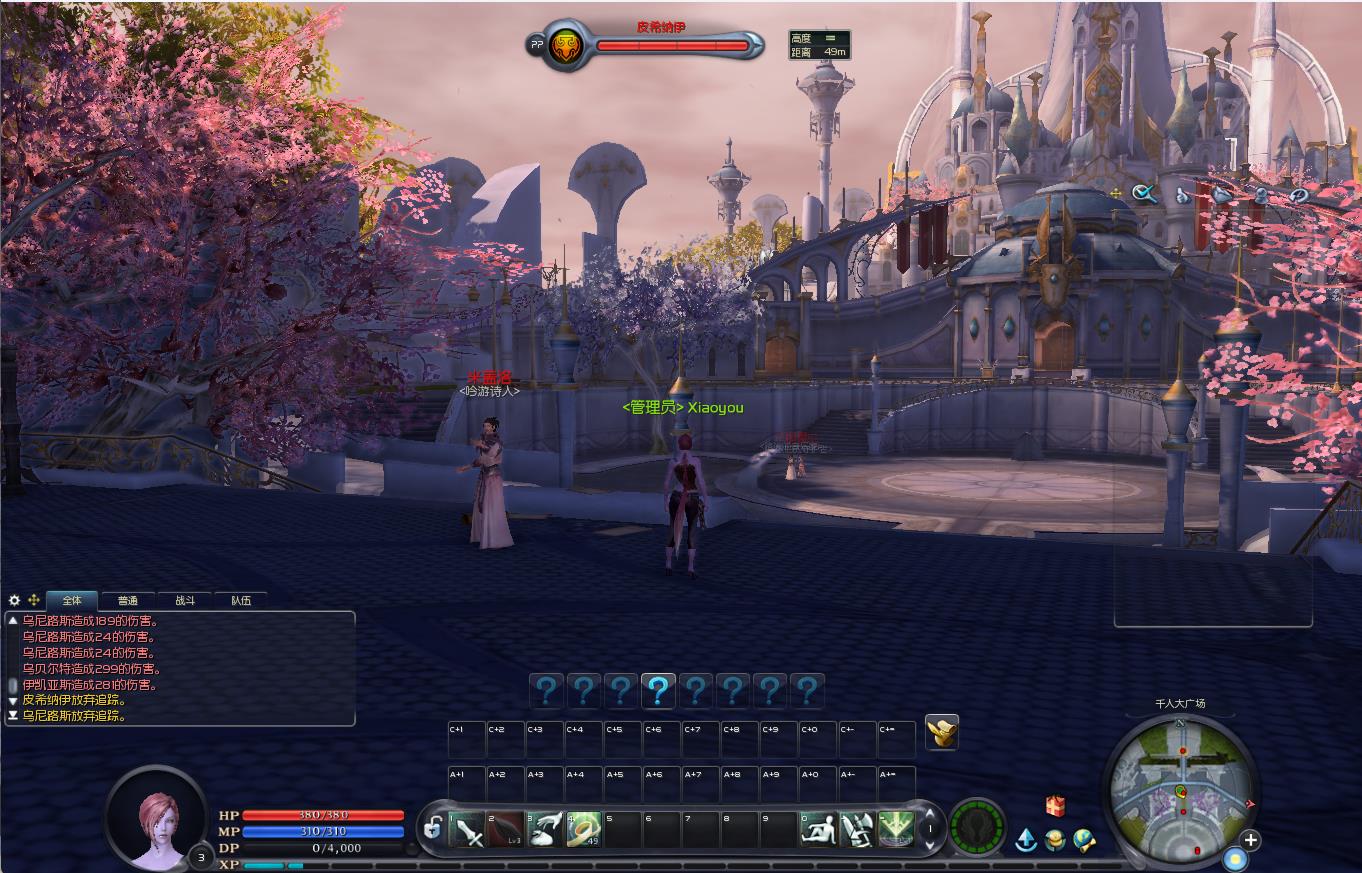This screenshot has width=1362, height=873.
Task: Select the 队伍 party chat tab
Action: tap(241, 601)
